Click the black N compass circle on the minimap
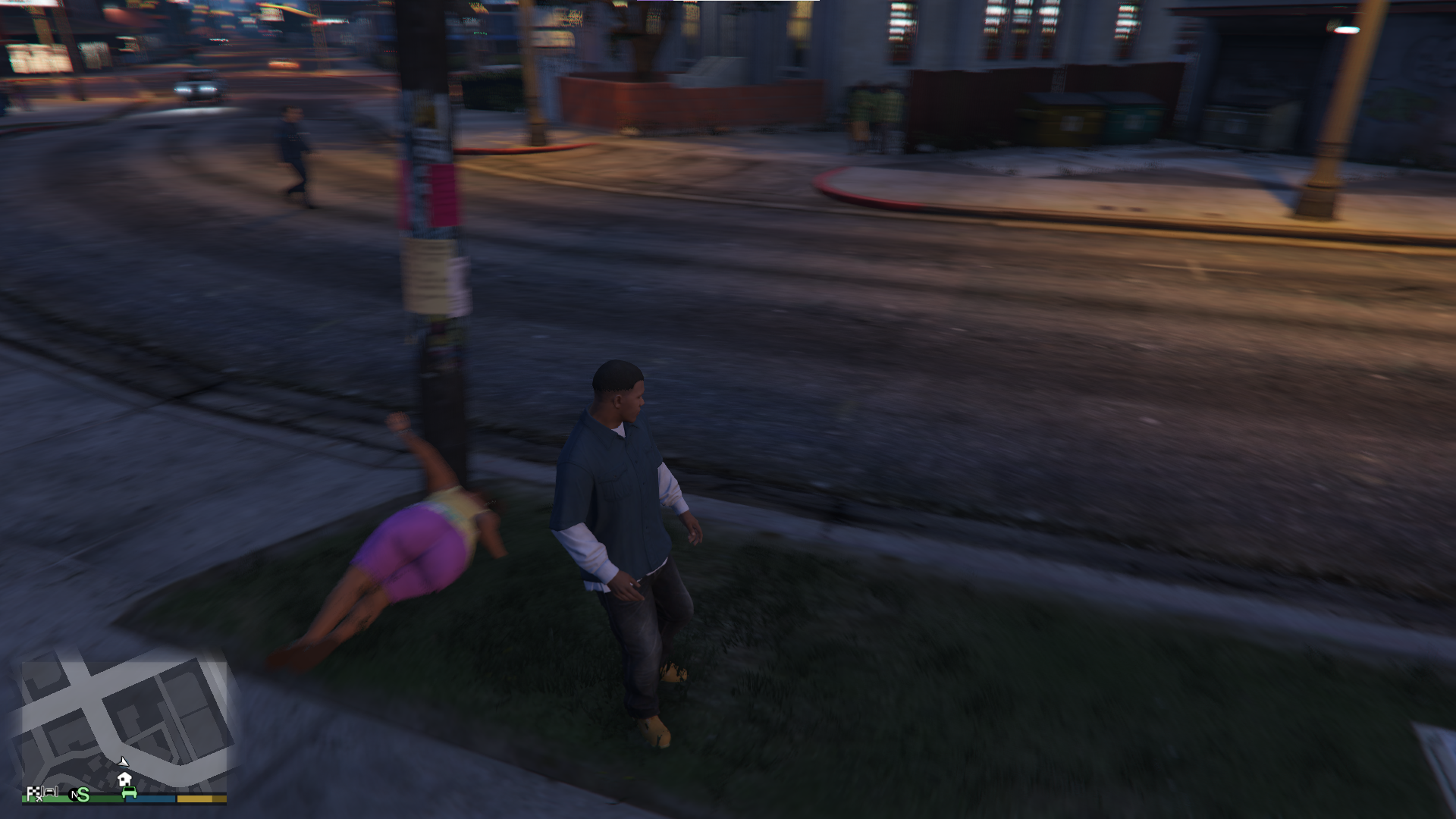The image size is (1456, 819). pyautogui.click(x=74, y=793)
